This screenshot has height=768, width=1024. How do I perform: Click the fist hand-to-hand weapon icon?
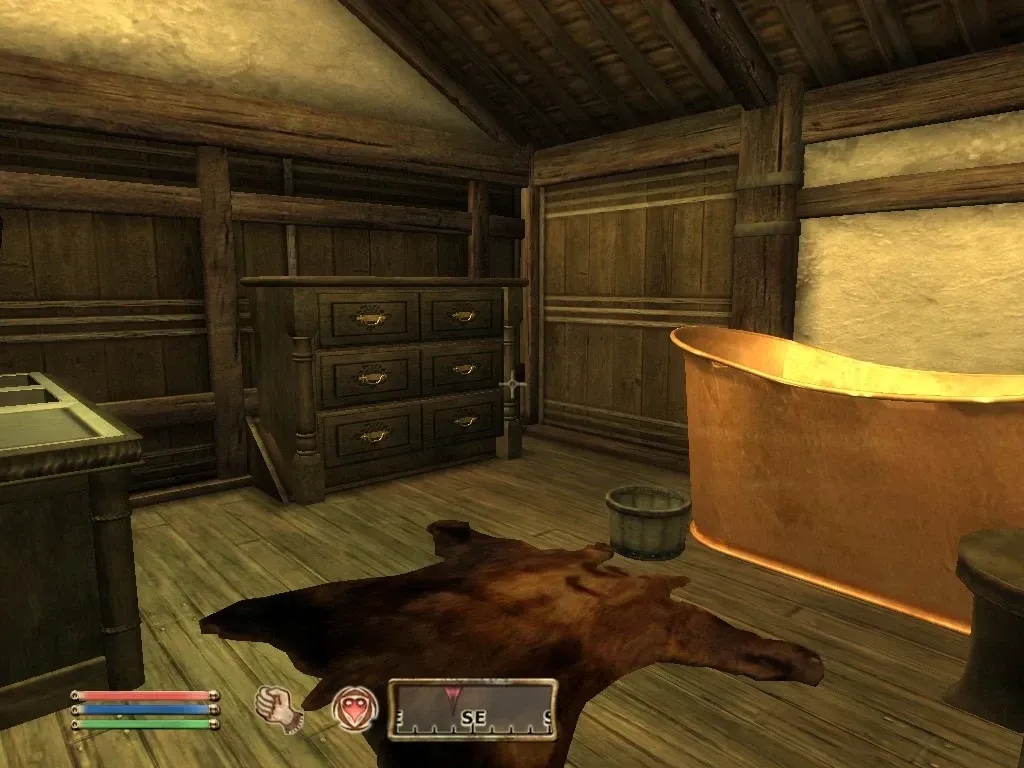[275, 708]
